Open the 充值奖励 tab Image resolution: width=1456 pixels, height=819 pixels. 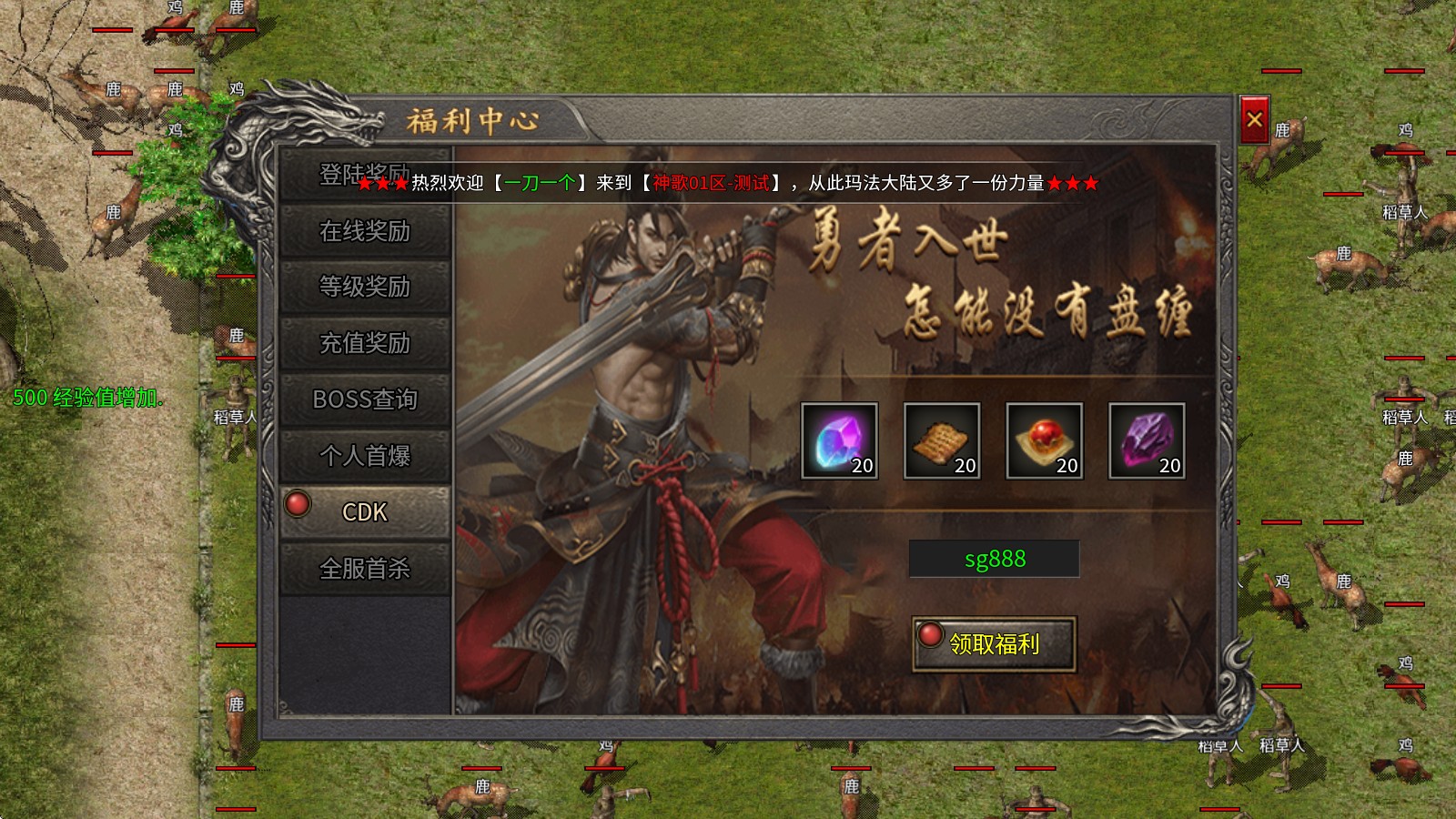pos(364,345)
